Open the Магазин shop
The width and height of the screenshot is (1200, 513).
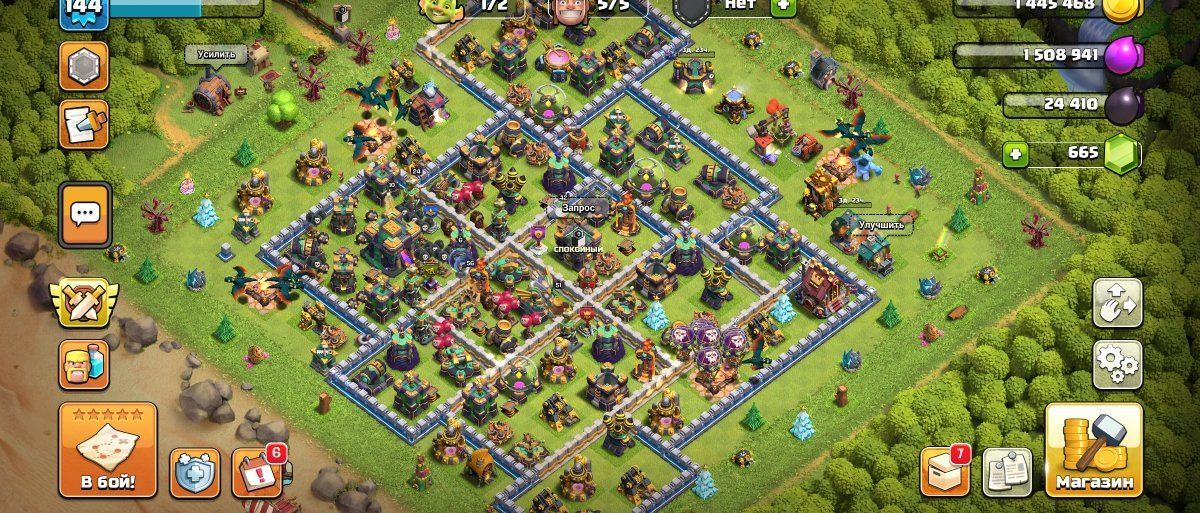pos(1094,449)
